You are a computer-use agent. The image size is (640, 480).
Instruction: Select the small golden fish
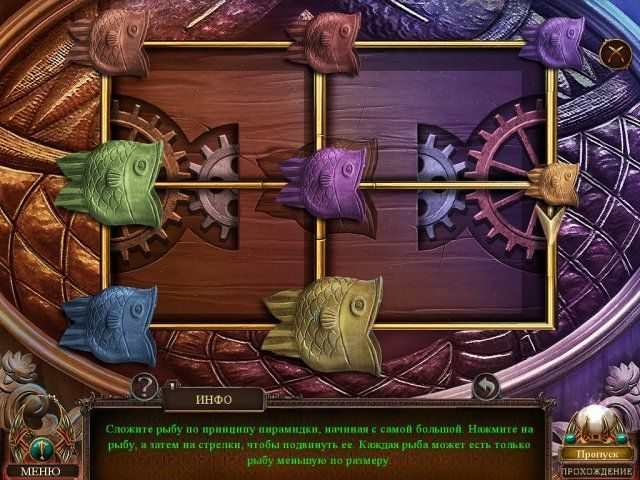click(553, 181)
